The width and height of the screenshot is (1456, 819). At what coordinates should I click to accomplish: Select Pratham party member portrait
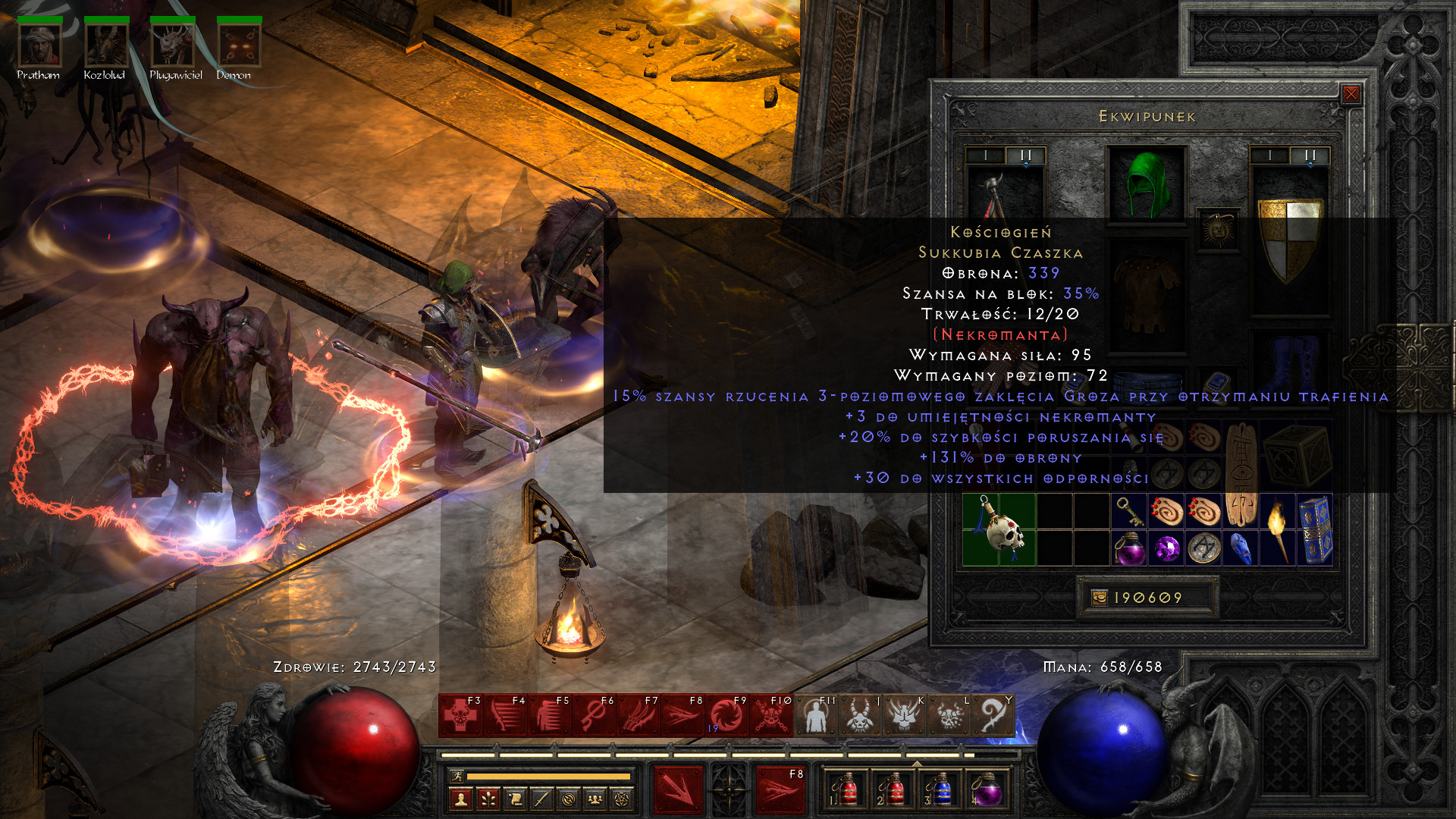(39, 45)
